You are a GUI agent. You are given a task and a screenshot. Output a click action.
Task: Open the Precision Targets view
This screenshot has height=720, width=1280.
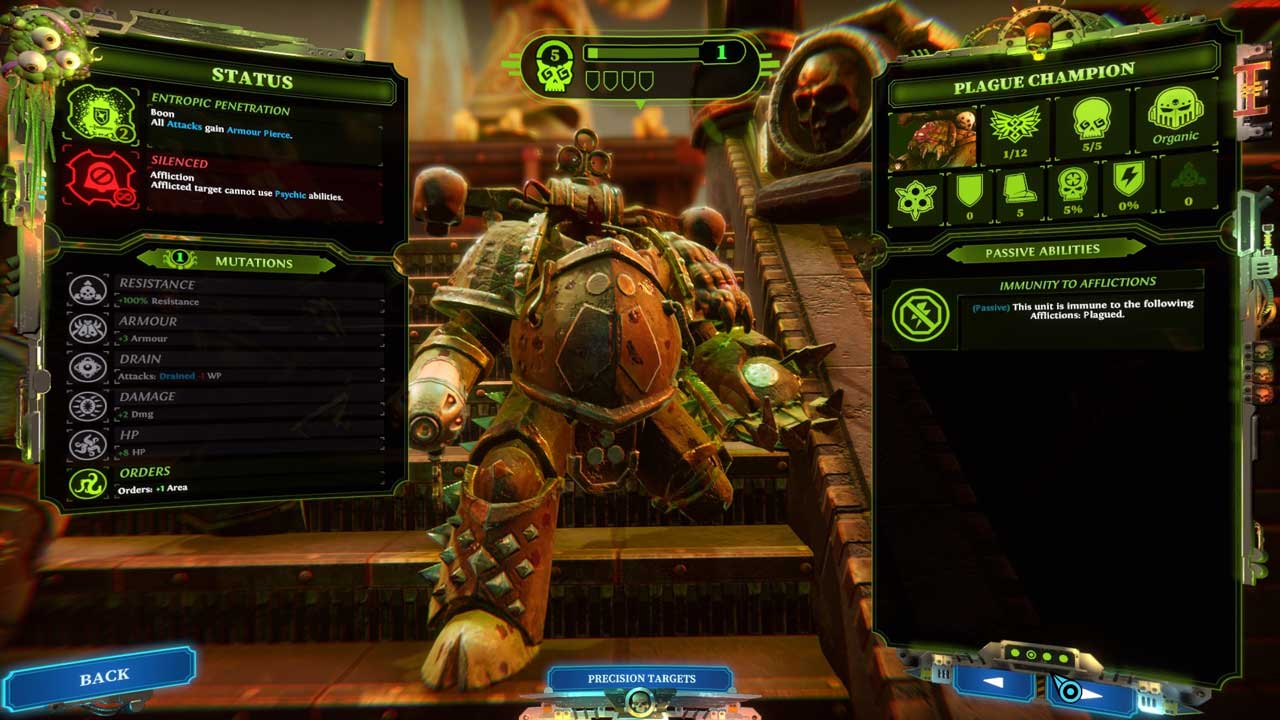click(641, 679)
